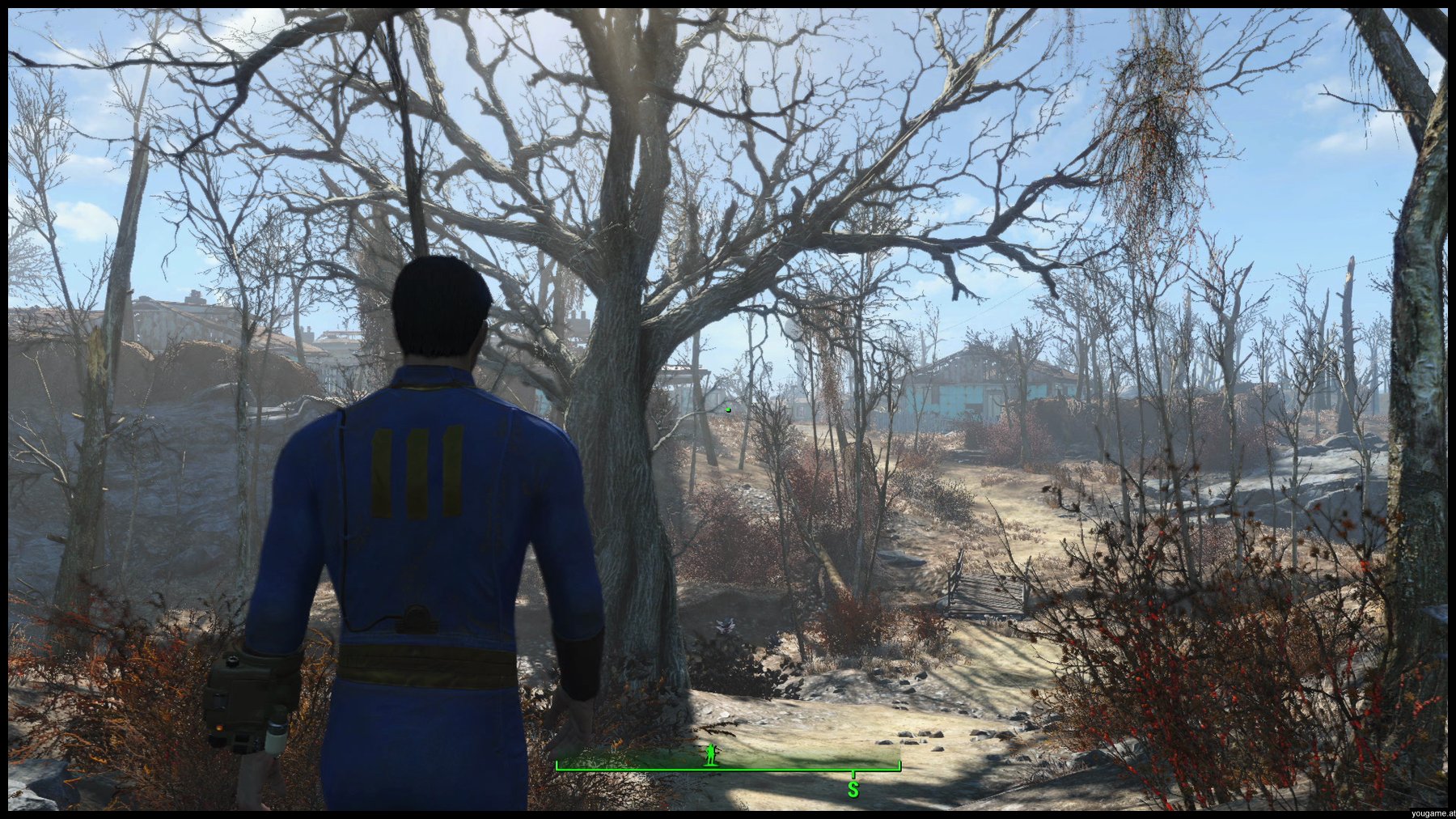Click the green figure marker on the compass
Image resolution: width=1456 pixels, height=819 pixels.
point(711,754)
